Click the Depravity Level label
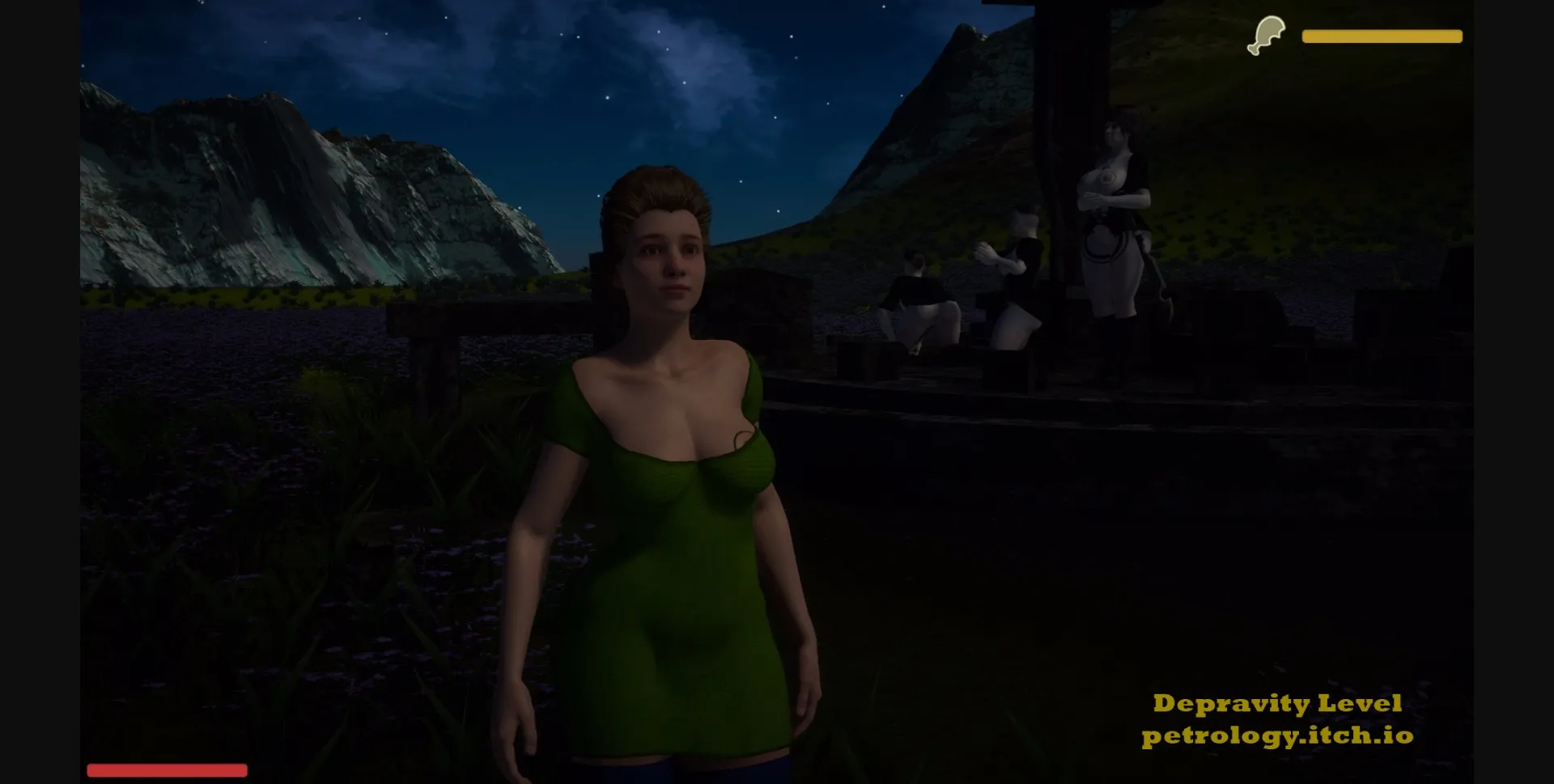The height and width of the screenshot is (784, 1554). click(x=1279, y=702)
